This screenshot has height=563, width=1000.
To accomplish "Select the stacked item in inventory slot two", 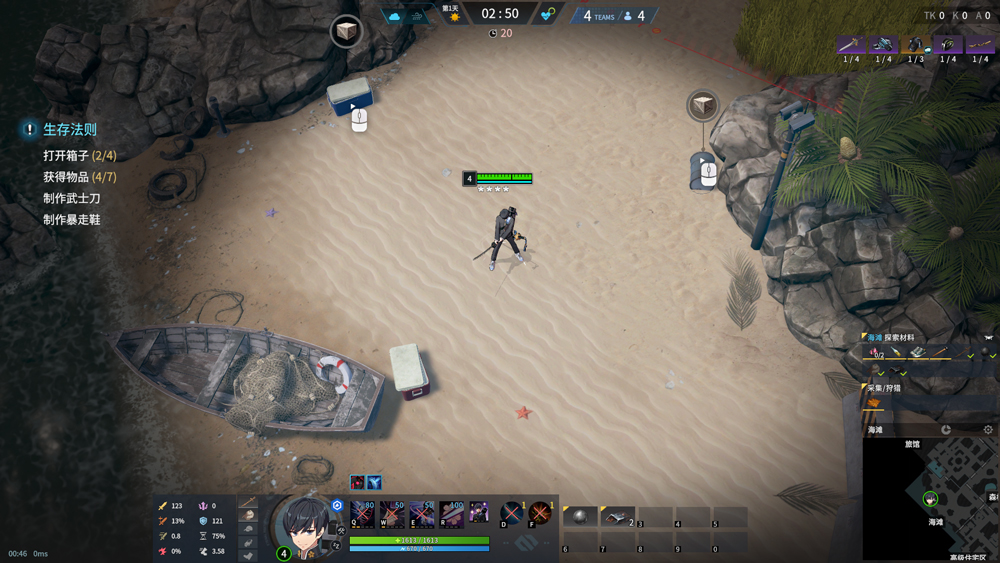I will [618, 516].
